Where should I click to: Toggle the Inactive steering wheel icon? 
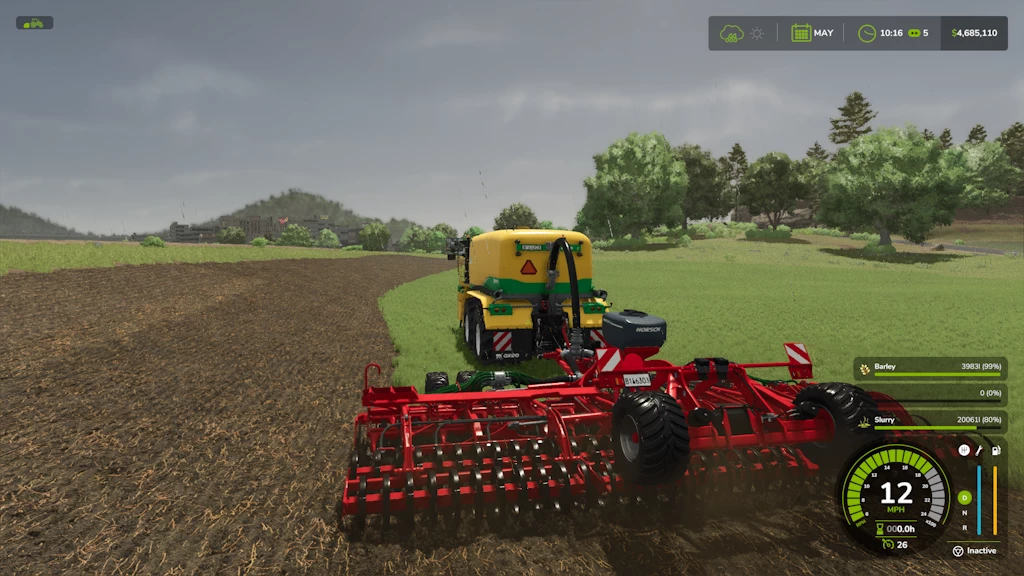(957, 551)
